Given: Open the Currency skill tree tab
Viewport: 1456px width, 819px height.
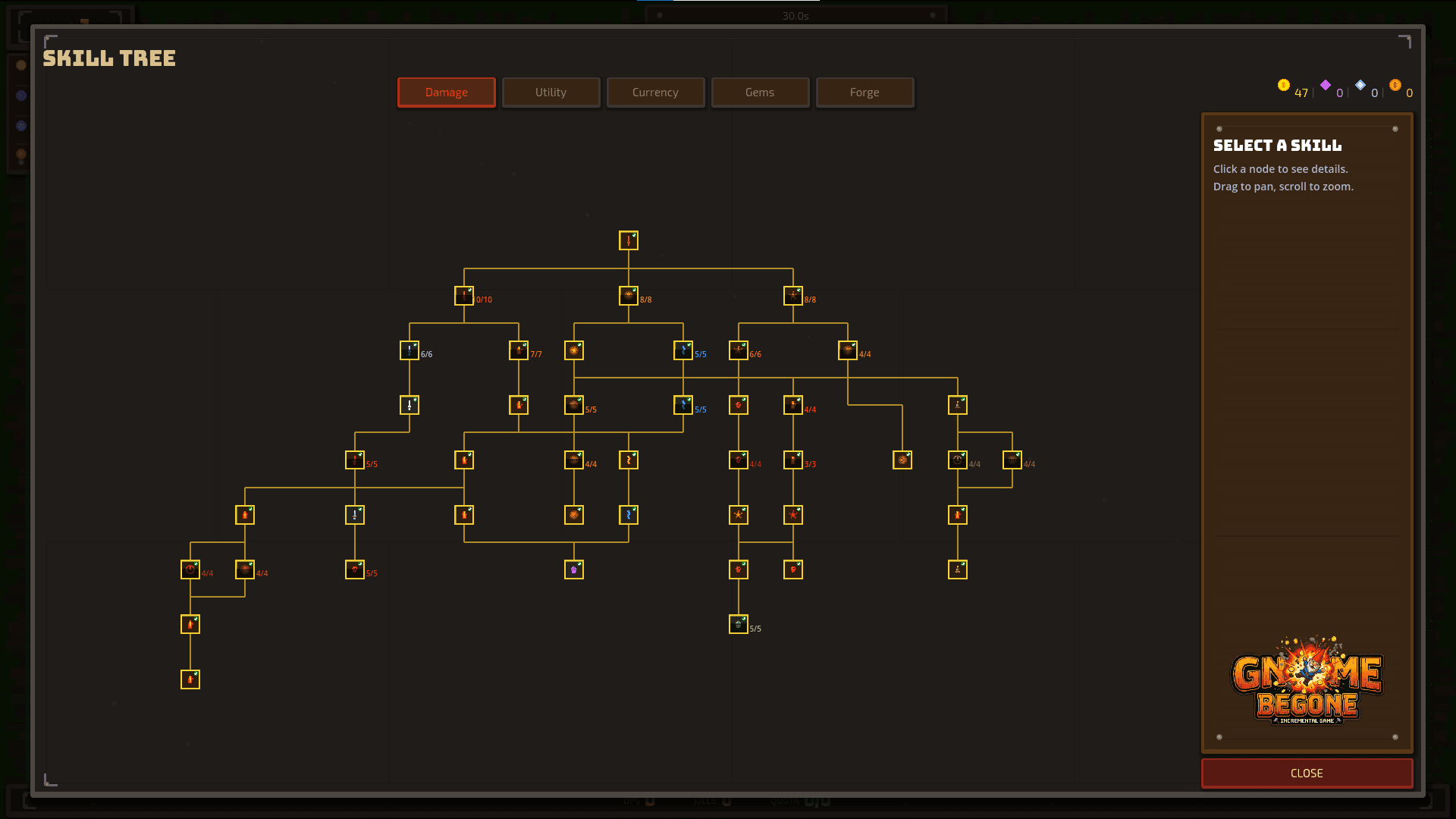Looking at the screenshot, I should pyautogui.click(x=655, y=92).
